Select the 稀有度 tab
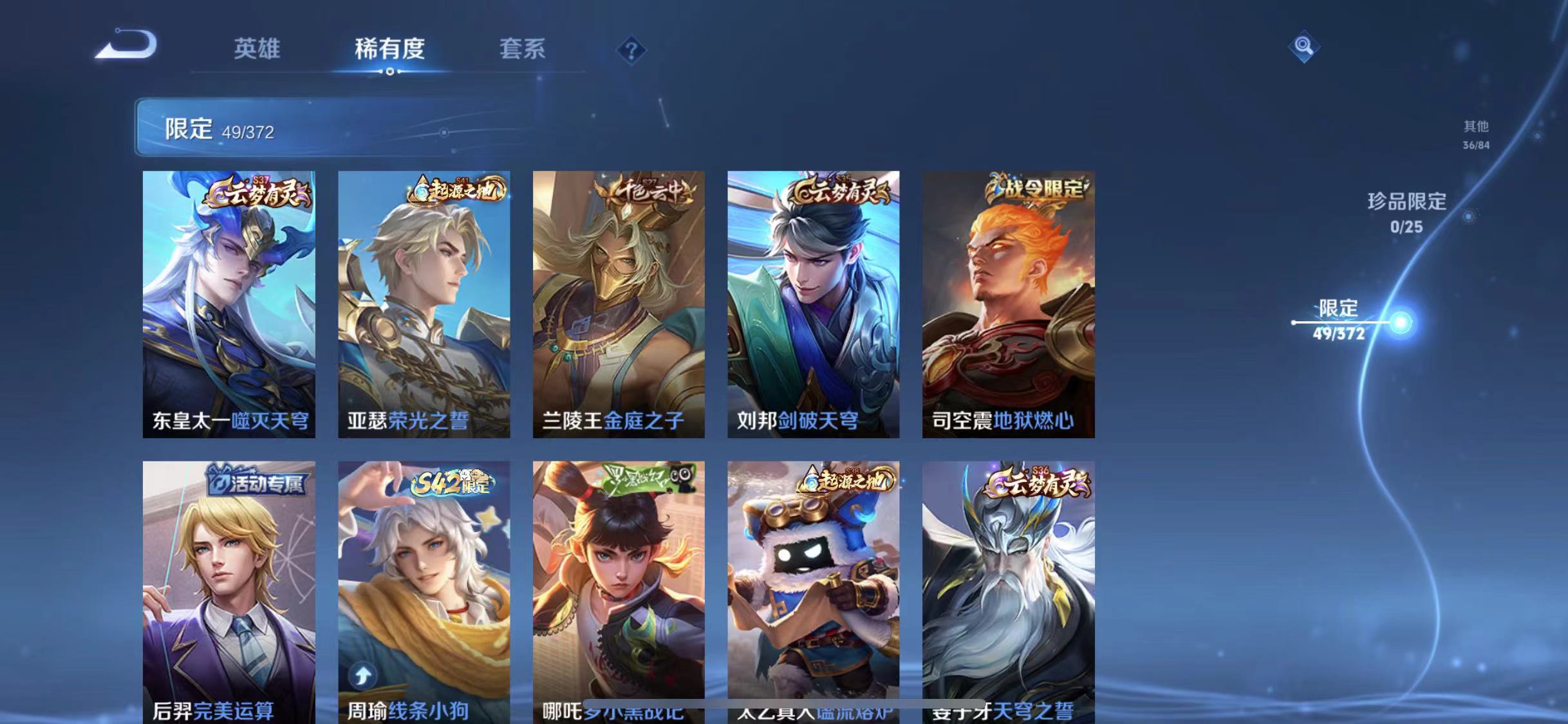Viewport: 1568px width, 724px height. pos(391,50)
